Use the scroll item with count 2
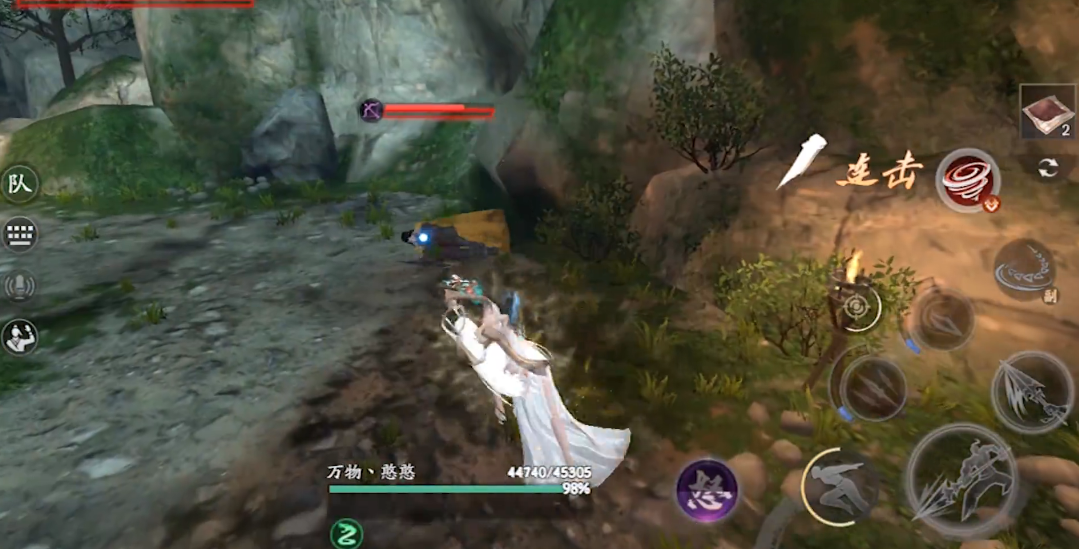This screenshot has height=549, width=1079. tap(1047, 111)
